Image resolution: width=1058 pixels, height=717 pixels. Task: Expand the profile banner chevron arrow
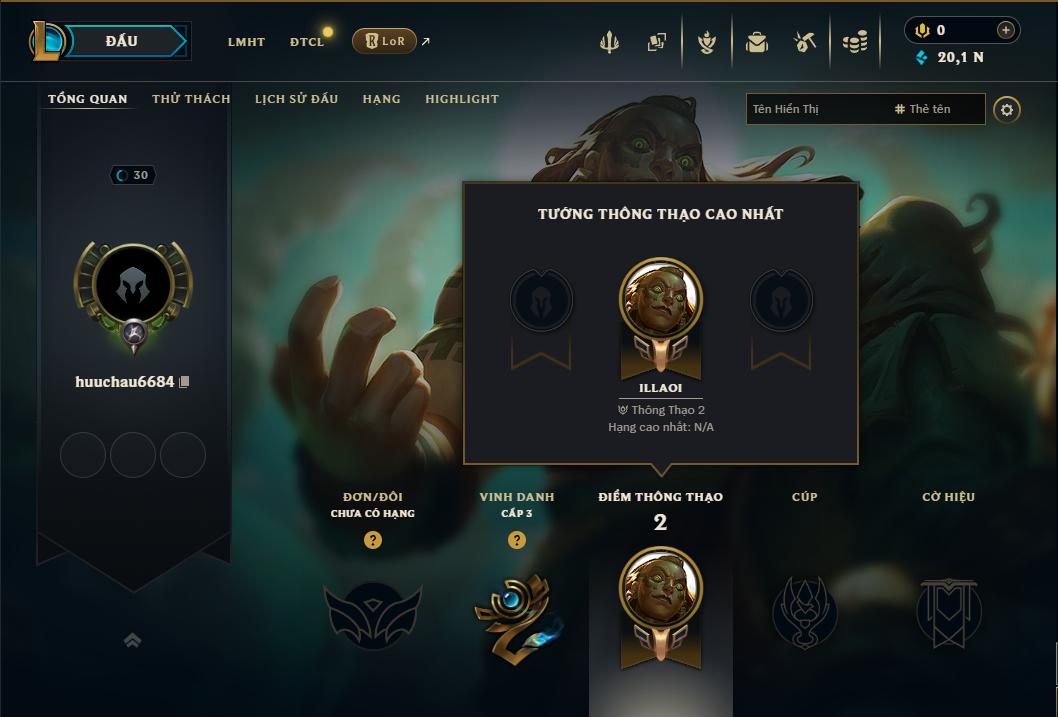pos(132,640)
